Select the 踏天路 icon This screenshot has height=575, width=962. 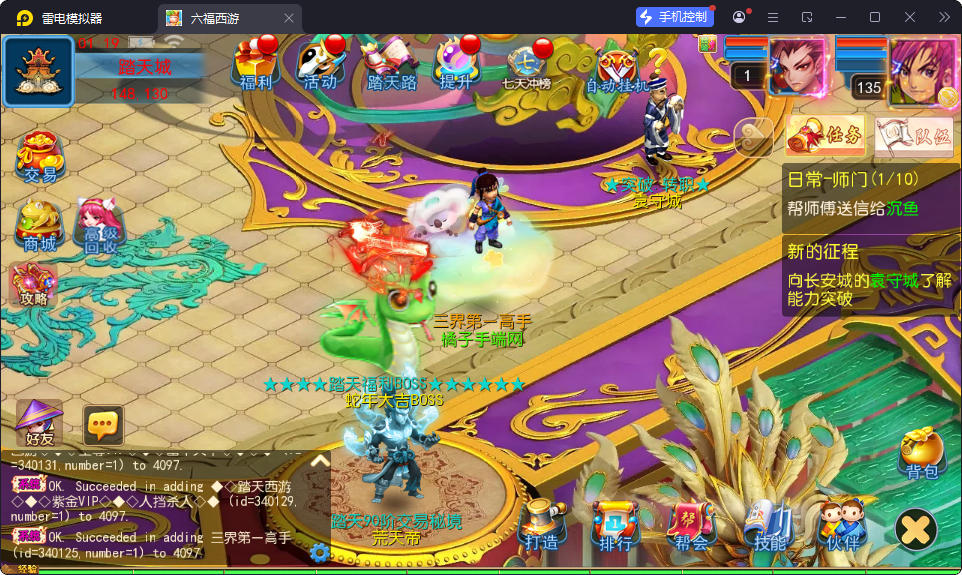391,65
